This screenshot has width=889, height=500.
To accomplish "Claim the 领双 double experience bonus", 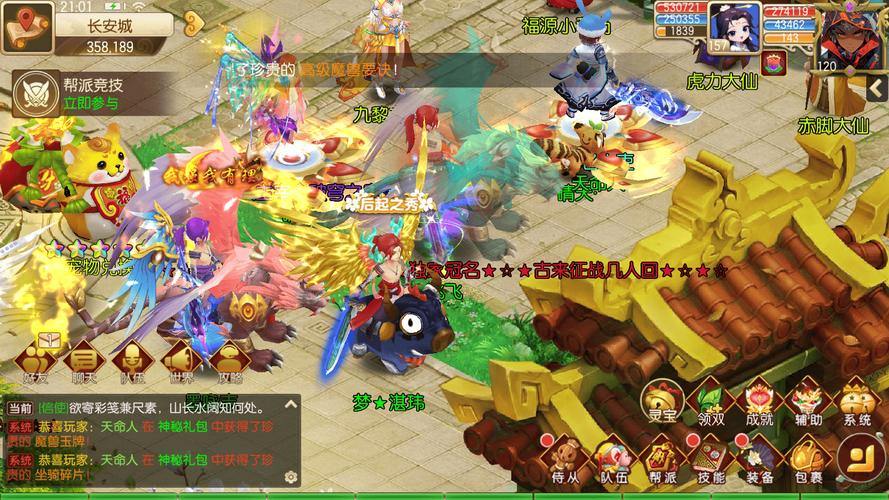I will pyautogui.click(x=709, y=402).
